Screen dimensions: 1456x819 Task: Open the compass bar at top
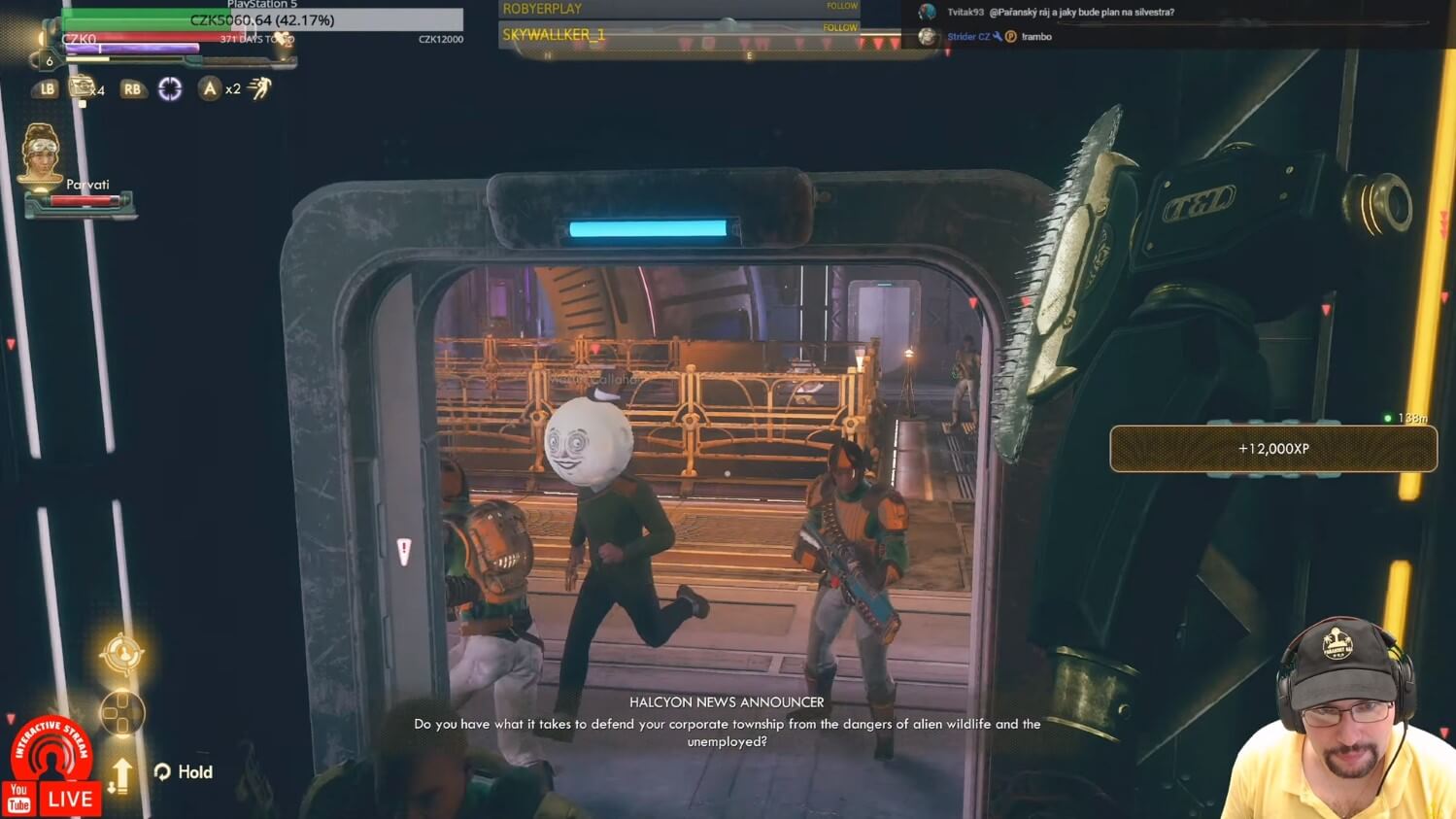click(719, 50)
